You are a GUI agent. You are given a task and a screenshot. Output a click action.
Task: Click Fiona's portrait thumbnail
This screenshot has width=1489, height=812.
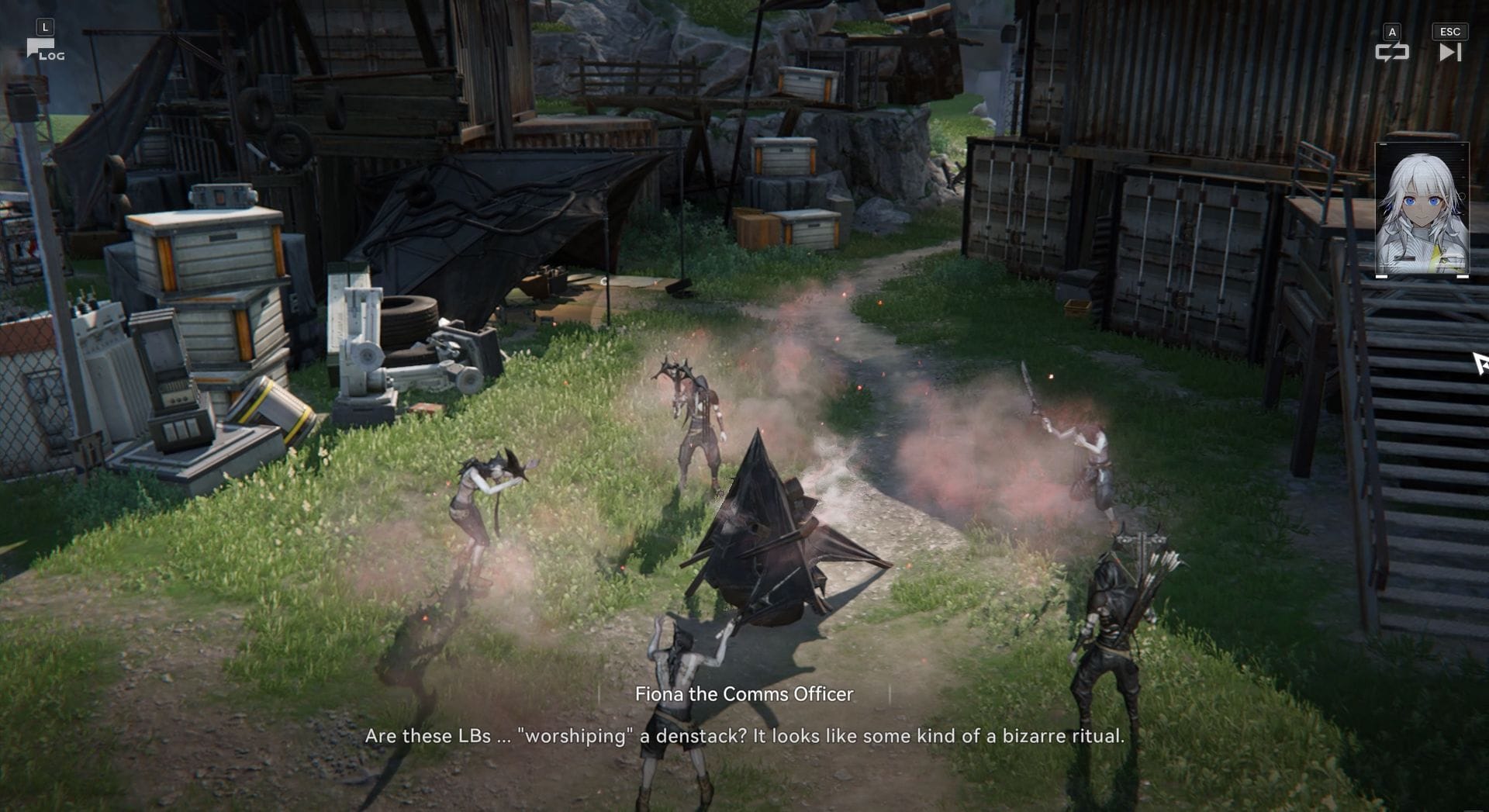pos(1422,209)
